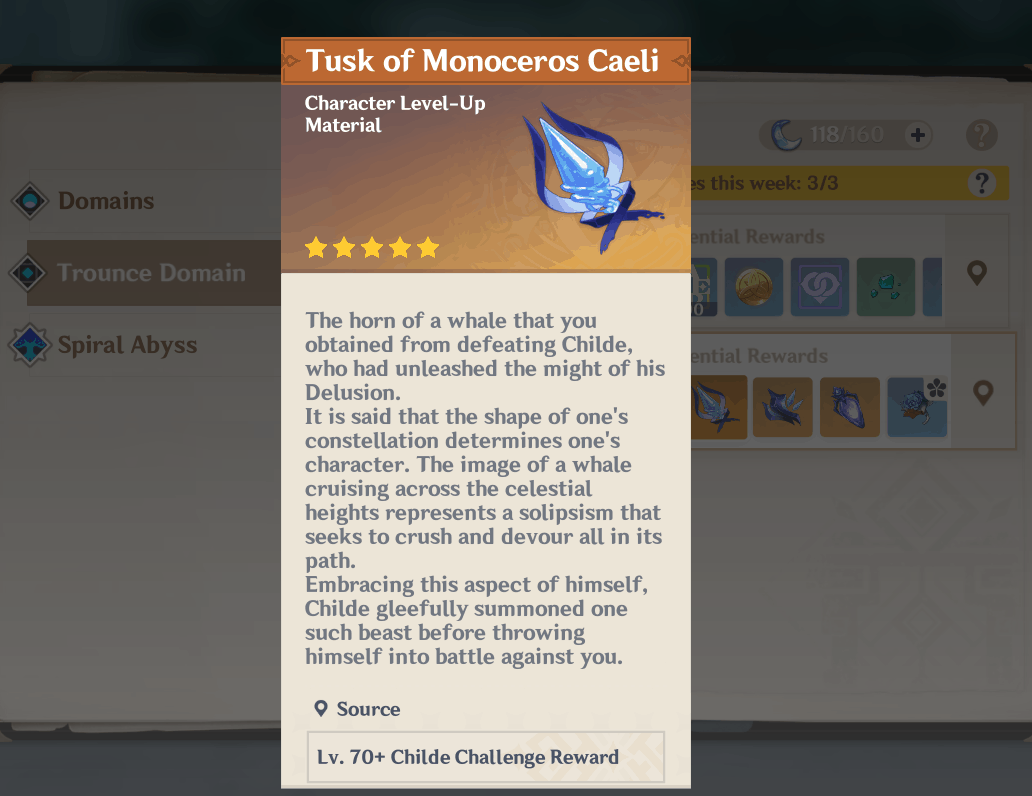Select the Trounce Domain tab
This screenshot has height=796, width=1032.
coord(150,273)
